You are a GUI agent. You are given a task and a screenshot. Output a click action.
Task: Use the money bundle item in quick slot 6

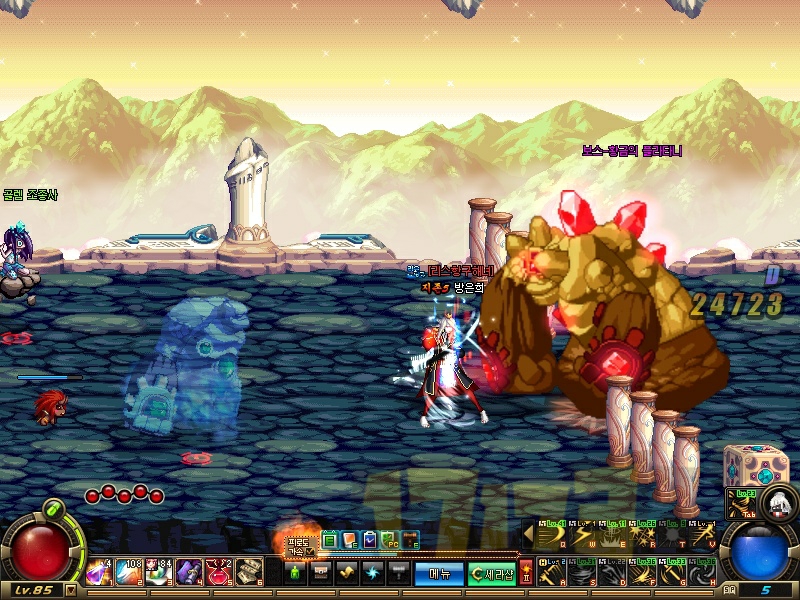click(x=248, y=572)
